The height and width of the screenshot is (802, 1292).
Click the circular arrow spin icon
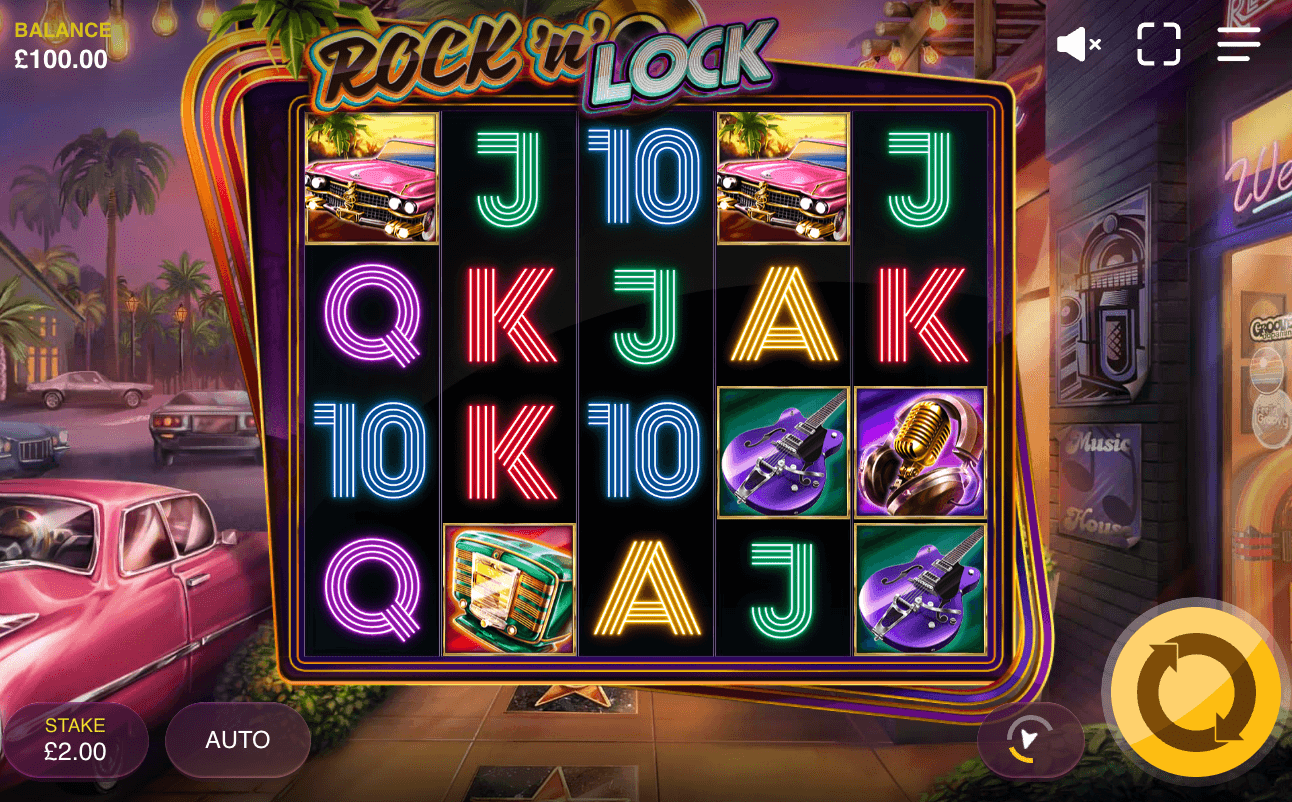(x=1194, y=690)
